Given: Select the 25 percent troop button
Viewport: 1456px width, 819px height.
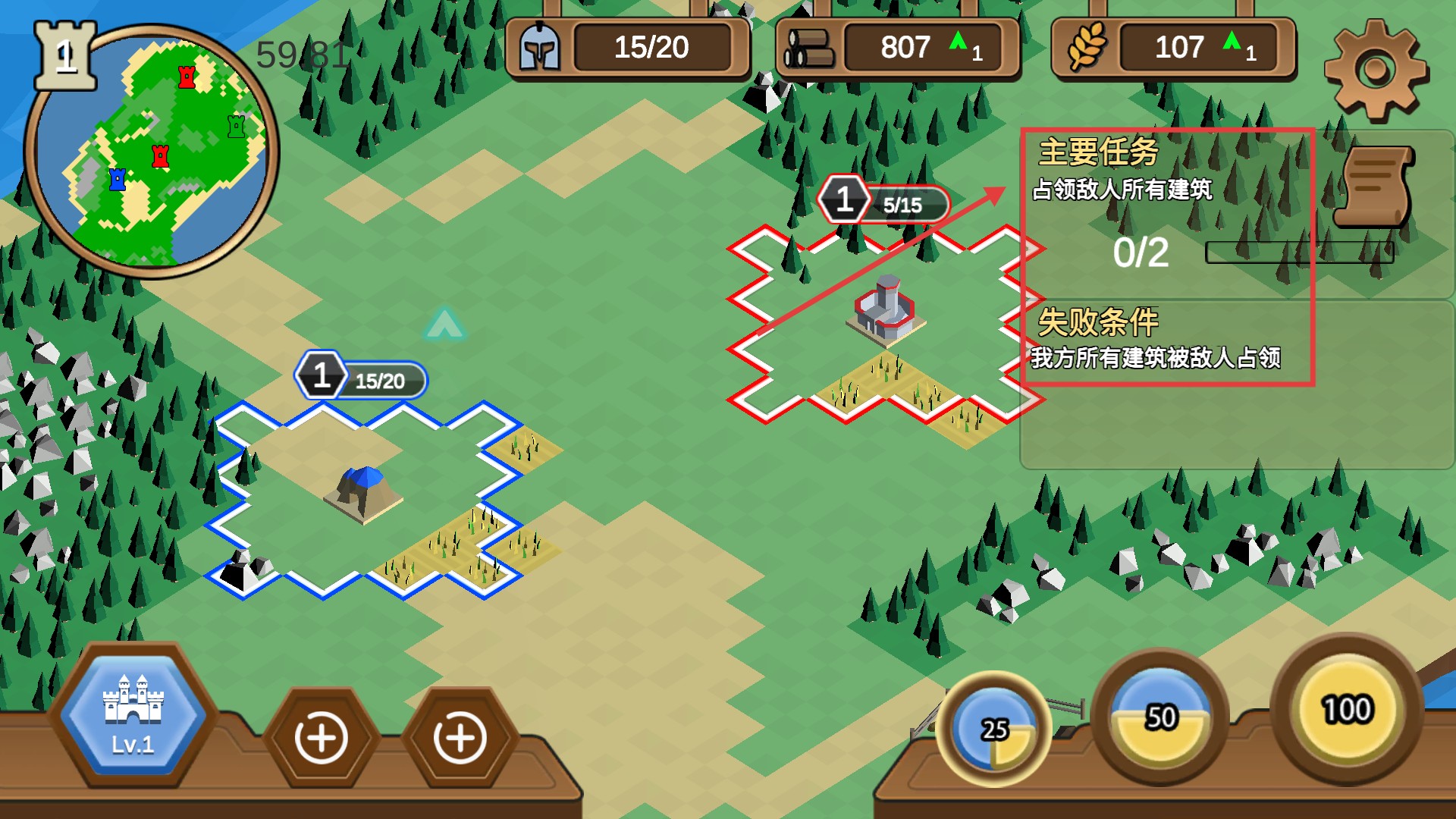Looking at the screenshot, I should click(x=994, y=729).
